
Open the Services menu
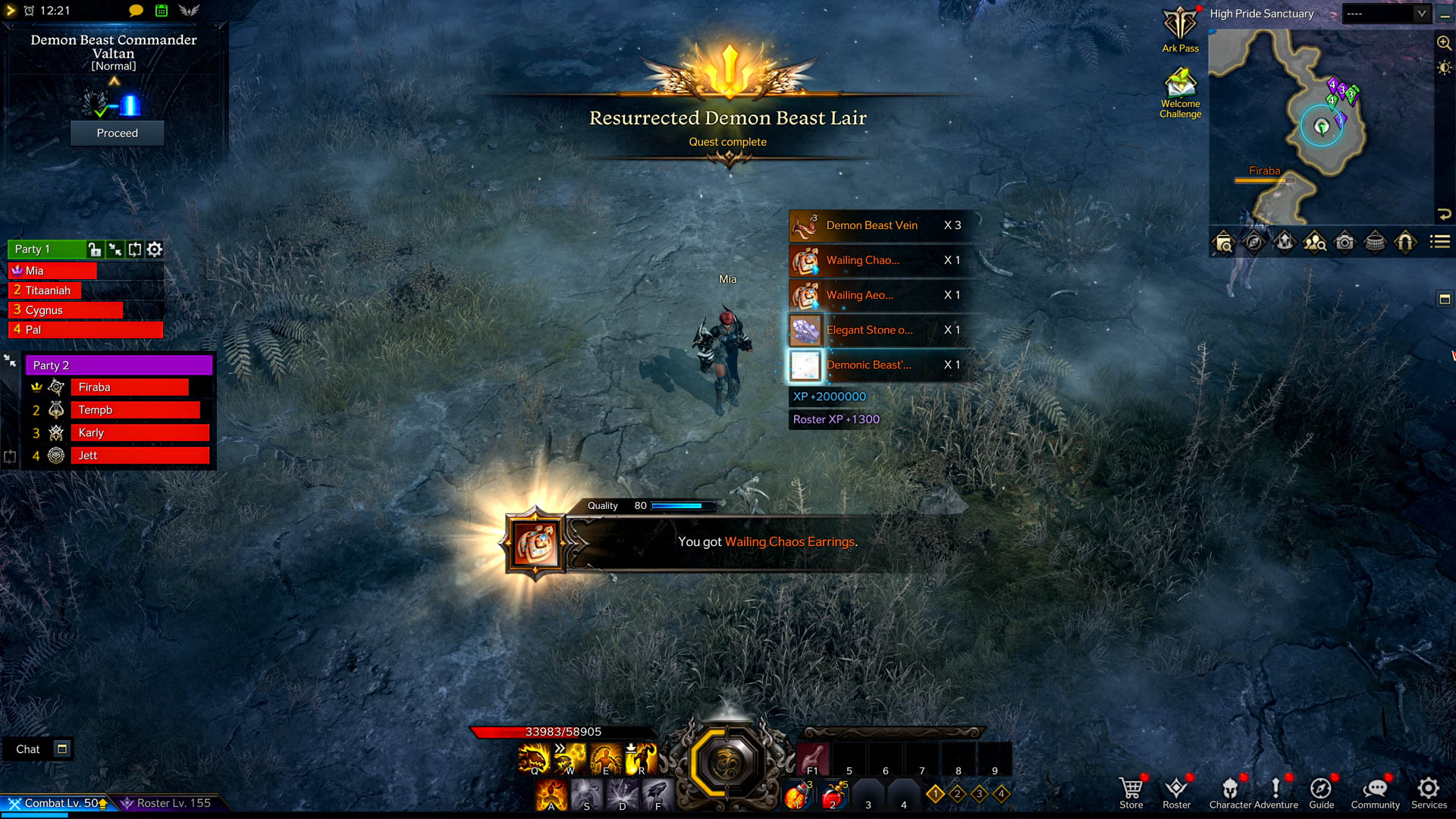pos(1429,792)
